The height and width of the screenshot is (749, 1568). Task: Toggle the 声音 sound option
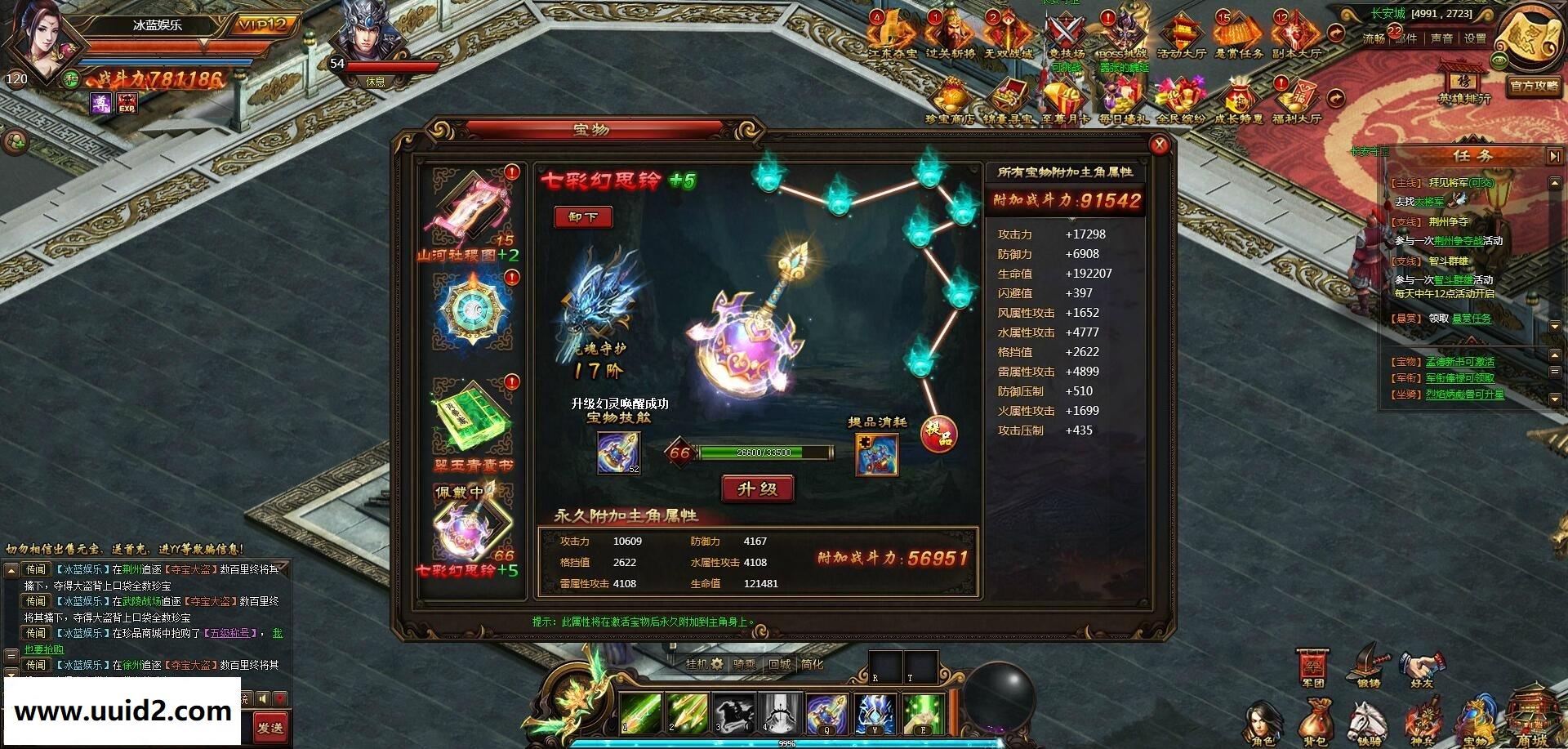pyautogui.click(x=1441, y=38)
